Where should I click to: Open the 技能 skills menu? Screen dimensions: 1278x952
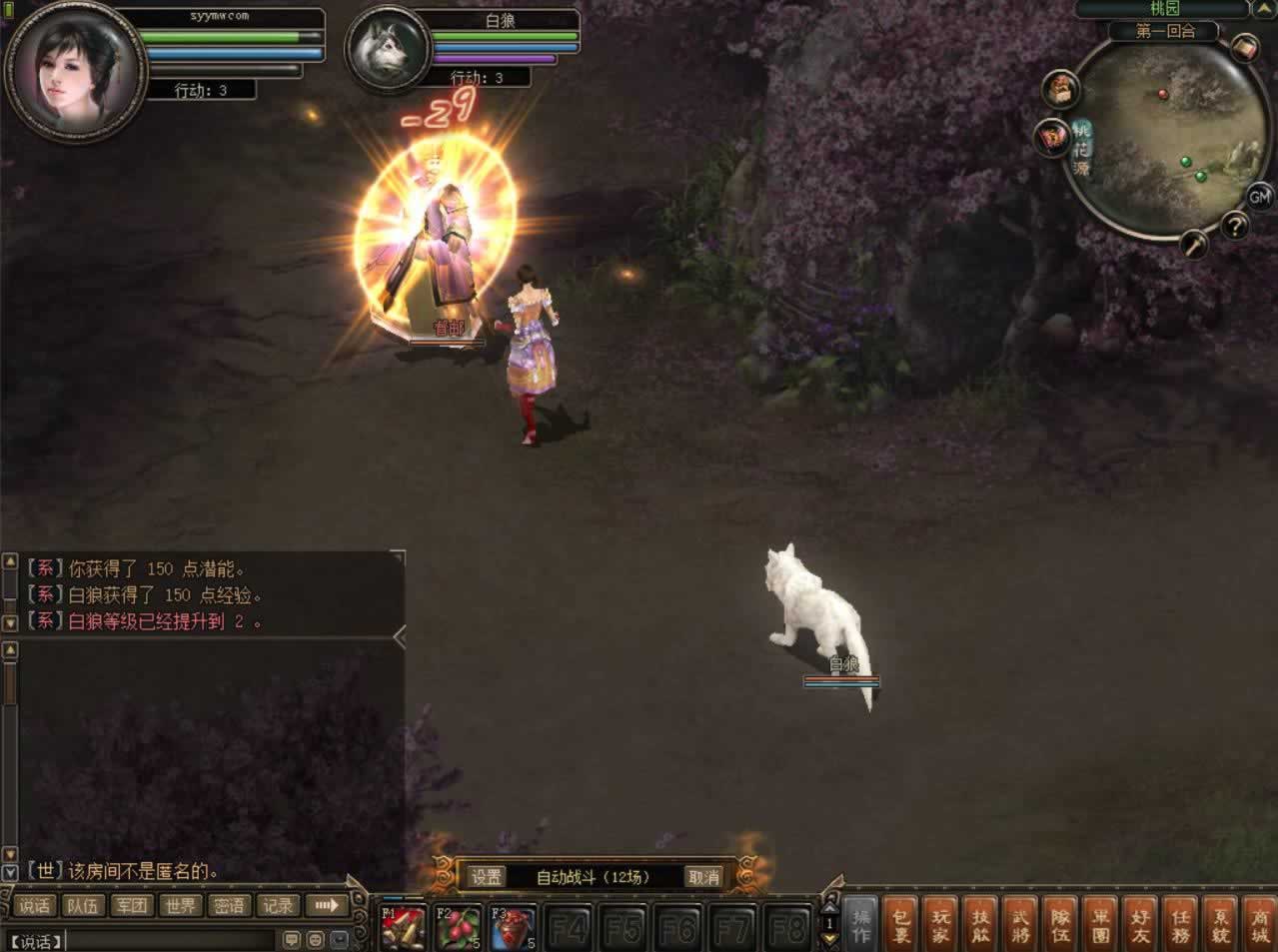(x=981, y=924)
